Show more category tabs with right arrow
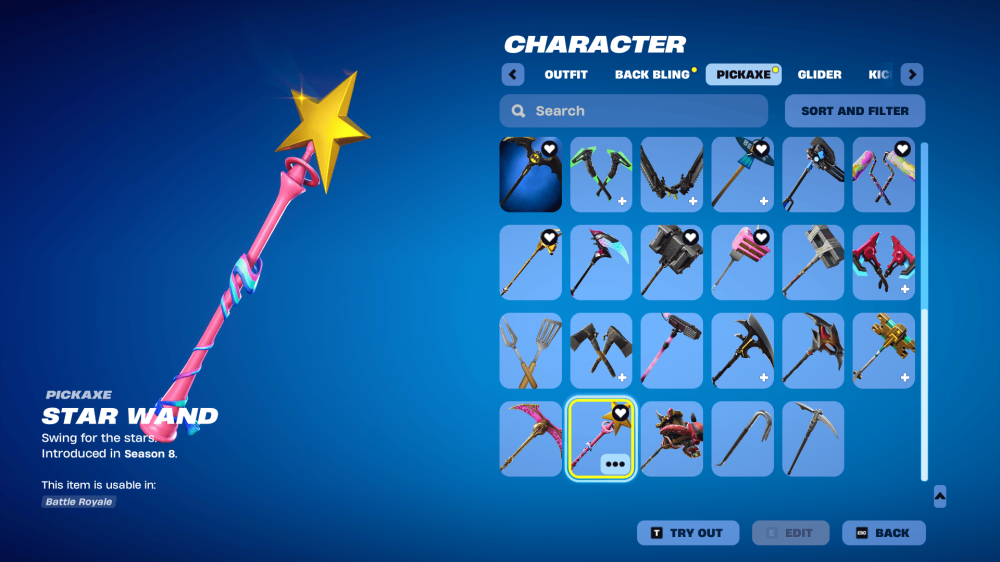1000x562 pixels. click(912, 75)
